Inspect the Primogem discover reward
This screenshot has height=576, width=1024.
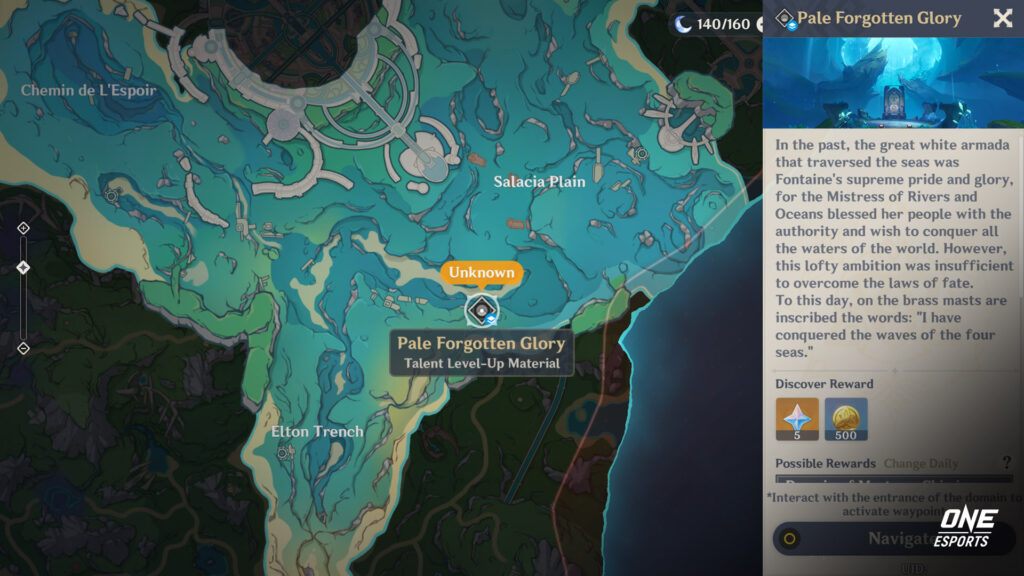tap(797, 419)
